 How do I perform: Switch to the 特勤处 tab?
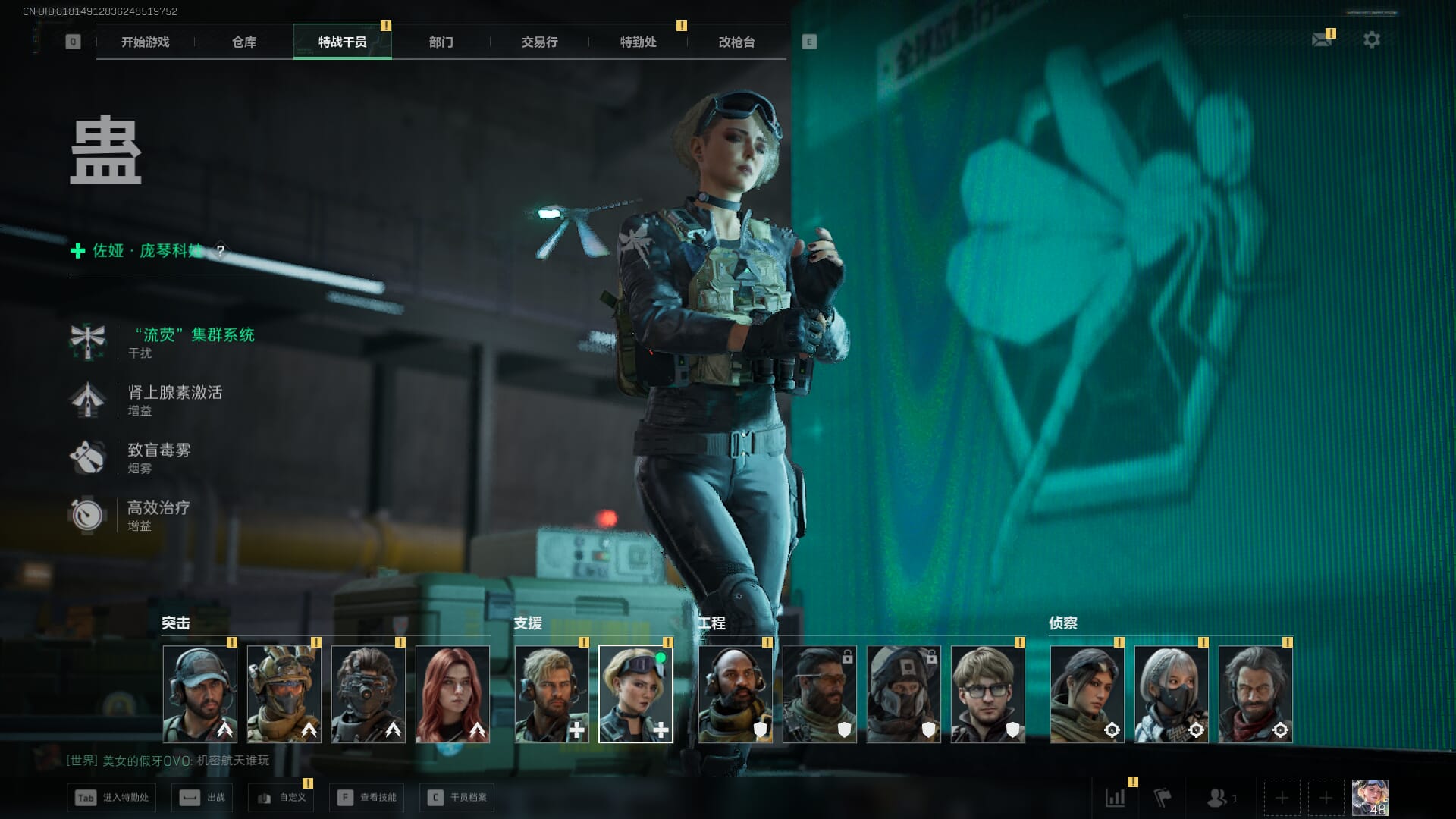[x=638, y=42]
